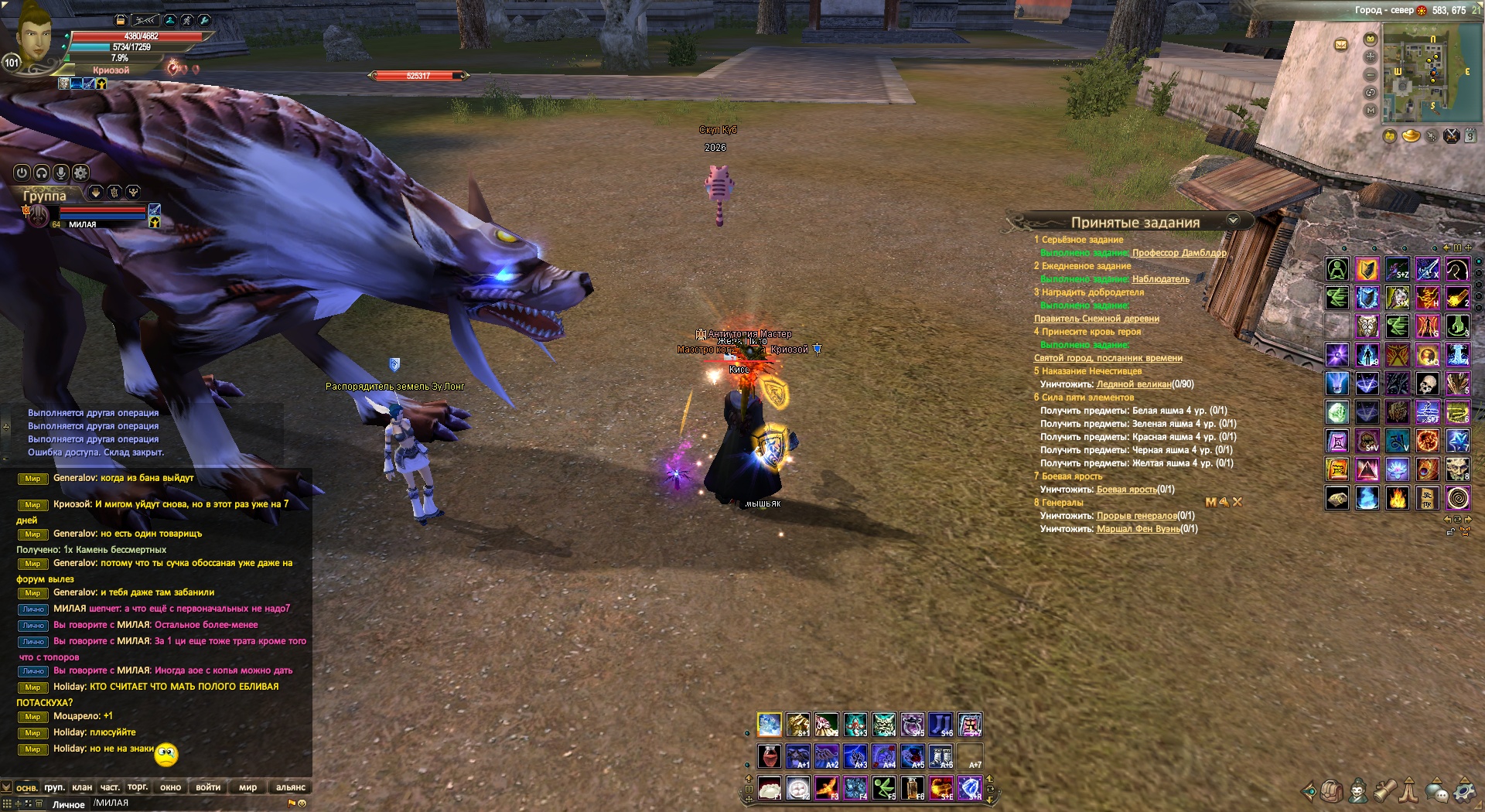Collapse the "Принятые задания" quest tracker
This screenshot has width=1485, height=812.
click(x=1233, y=220)
